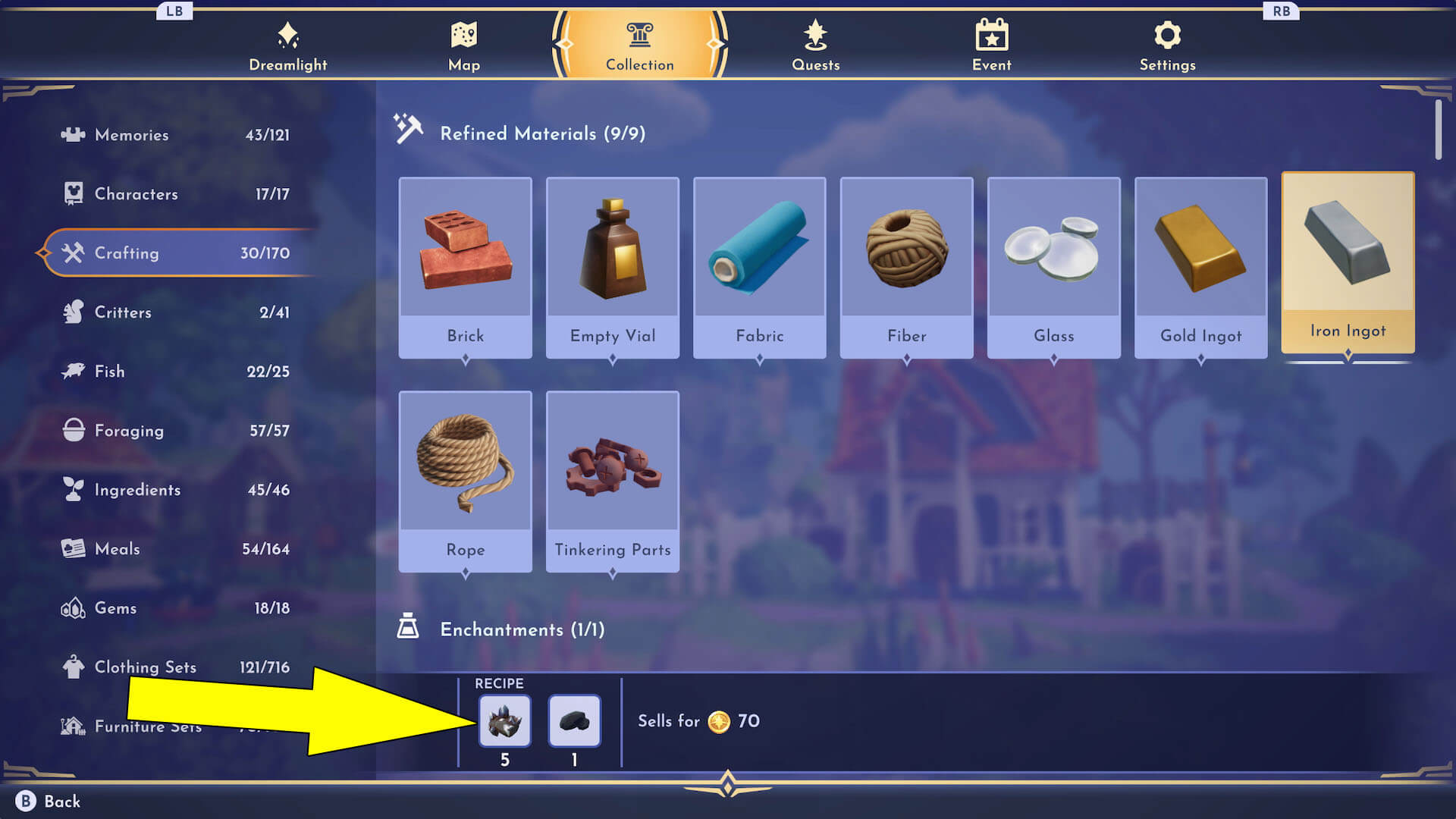Screen dimensions: 1456x819
Task: Open the Map icon in the top bar
Action: tap(463, 33)
